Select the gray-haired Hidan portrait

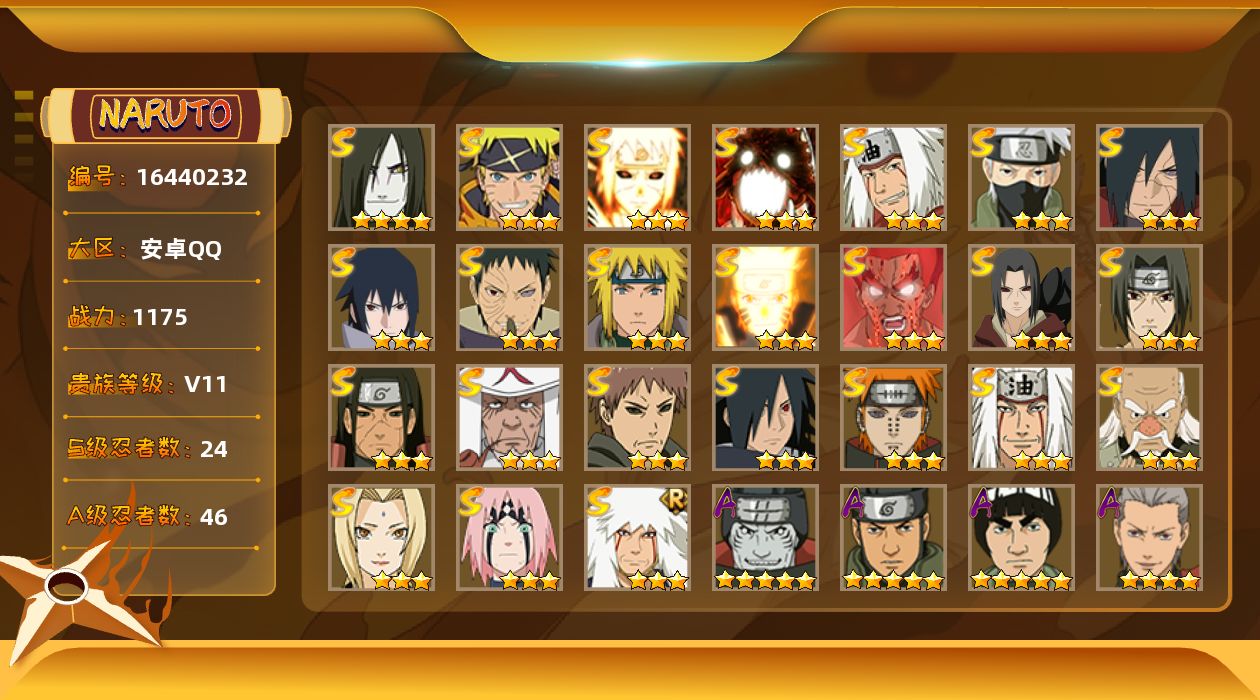click(x=1149, y=537)
